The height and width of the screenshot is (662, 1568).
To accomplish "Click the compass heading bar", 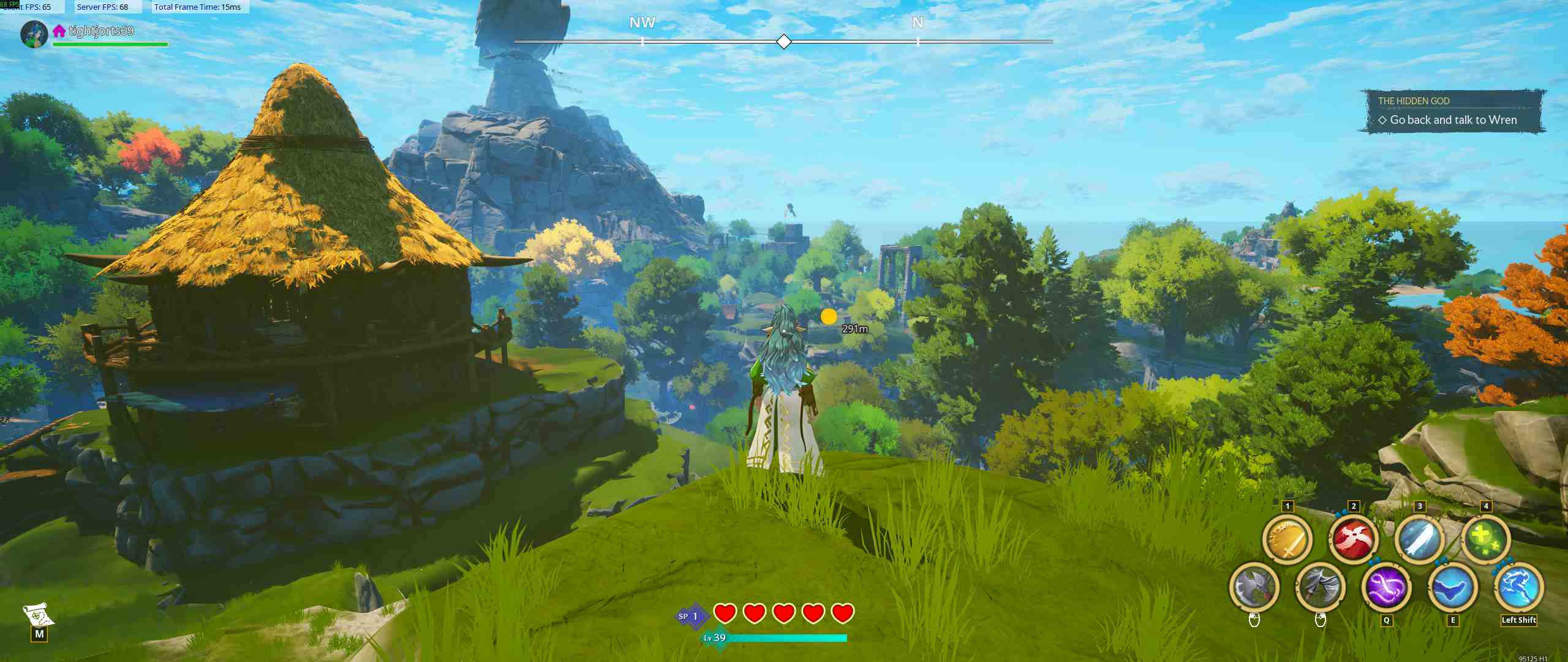I will point(783,42).
